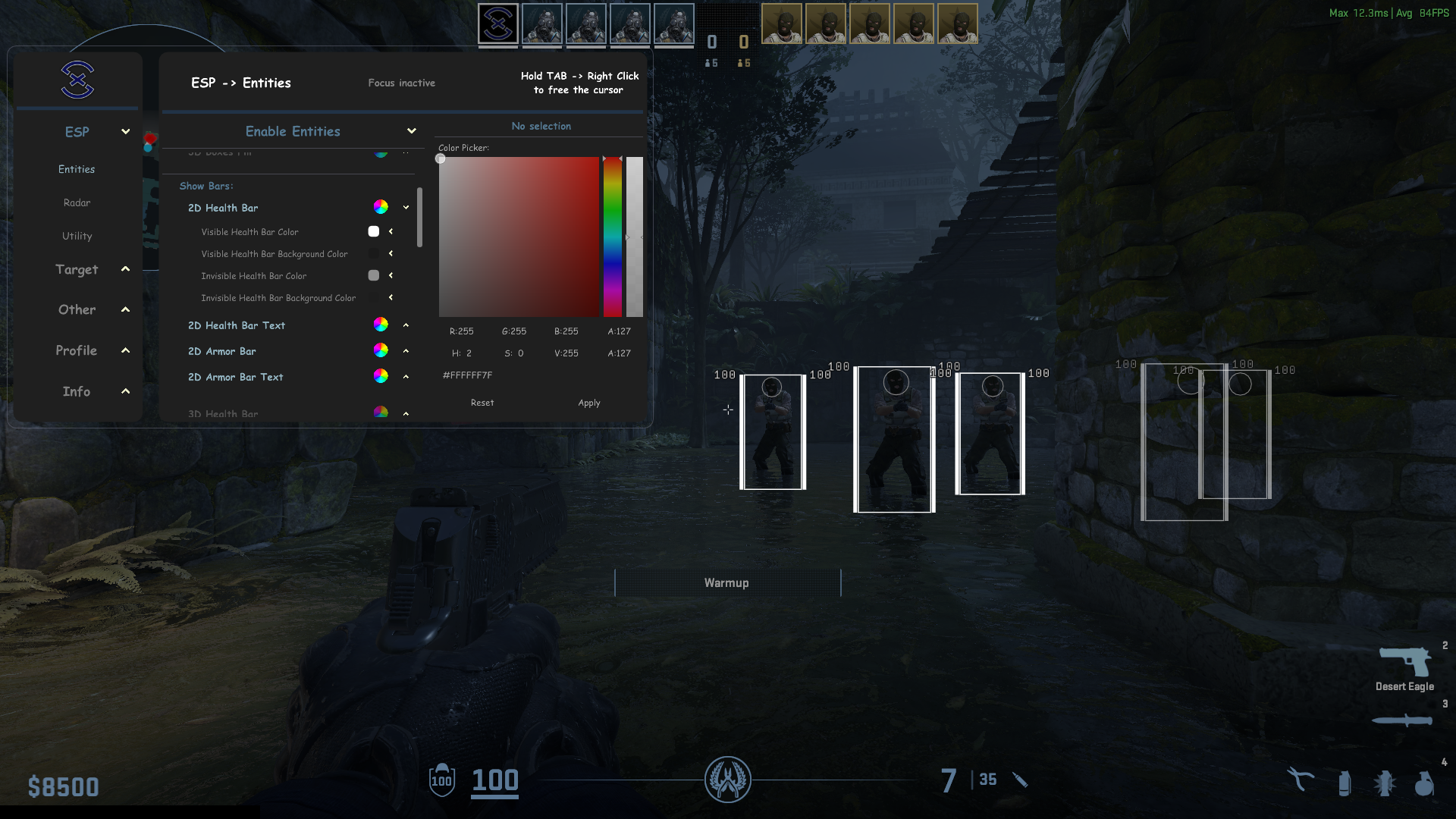Pick the Invisible Health Bar Color swatch
This screenshot has height=819, width=1456.
pos(374,275)
